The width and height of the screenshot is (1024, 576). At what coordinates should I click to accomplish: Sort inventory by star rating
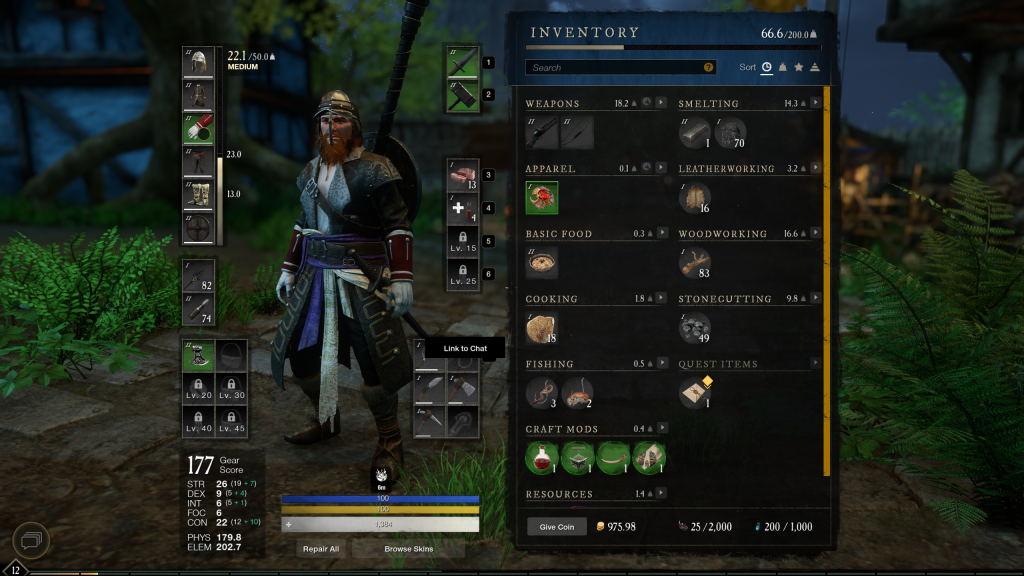798,68
